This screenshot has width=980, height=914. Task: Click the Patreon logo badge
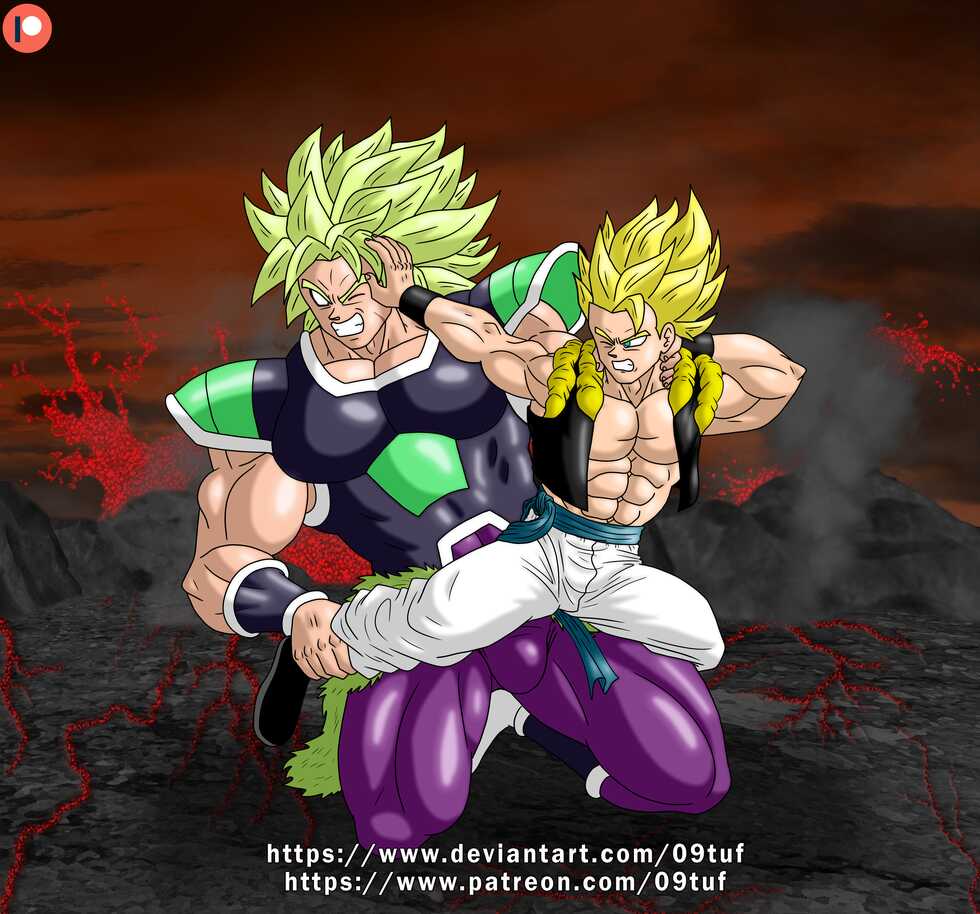pyautogui.click(x=27, y=27)
